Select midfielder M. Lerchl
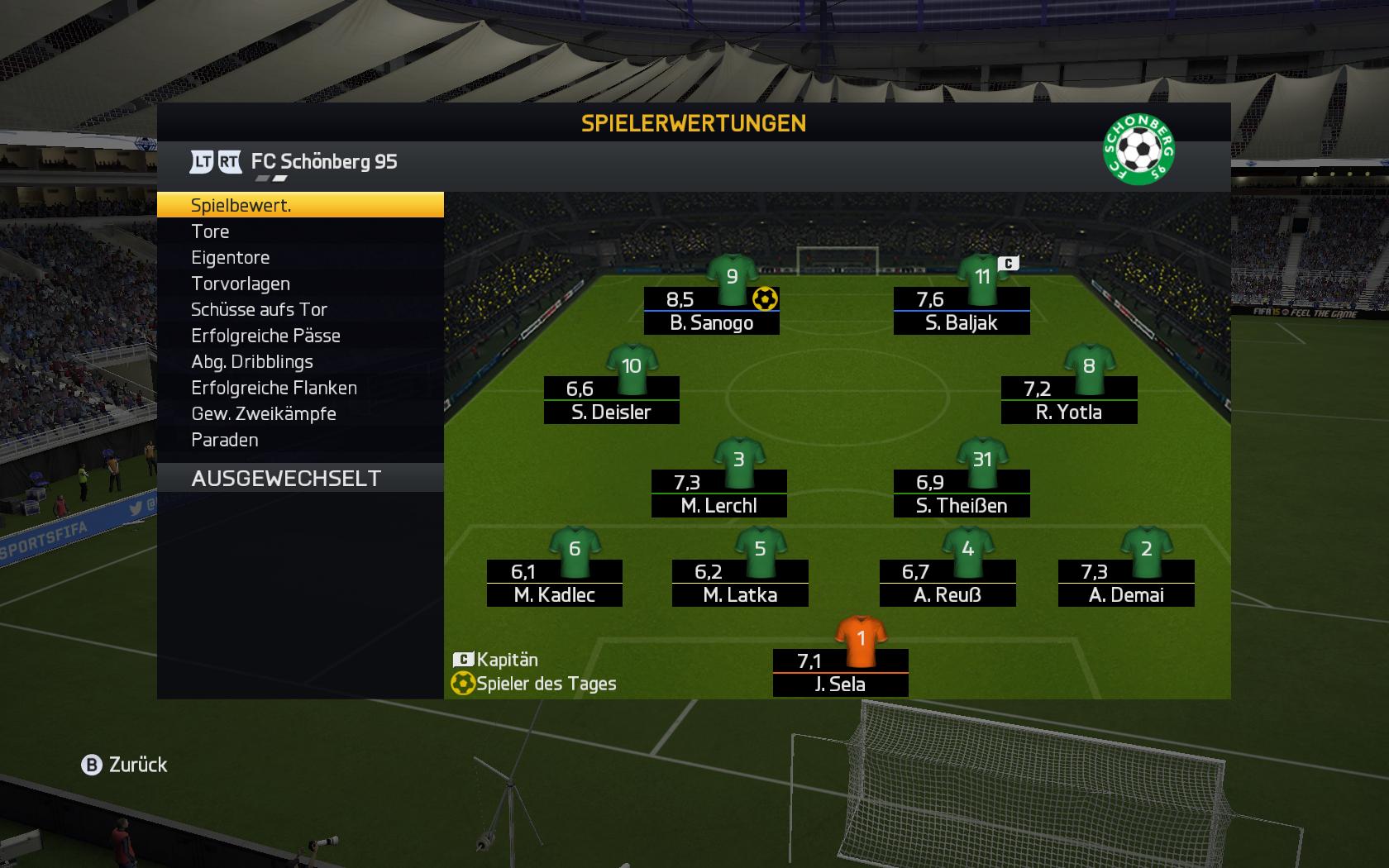Viewport: 1389px width, 868px height. 718,494
